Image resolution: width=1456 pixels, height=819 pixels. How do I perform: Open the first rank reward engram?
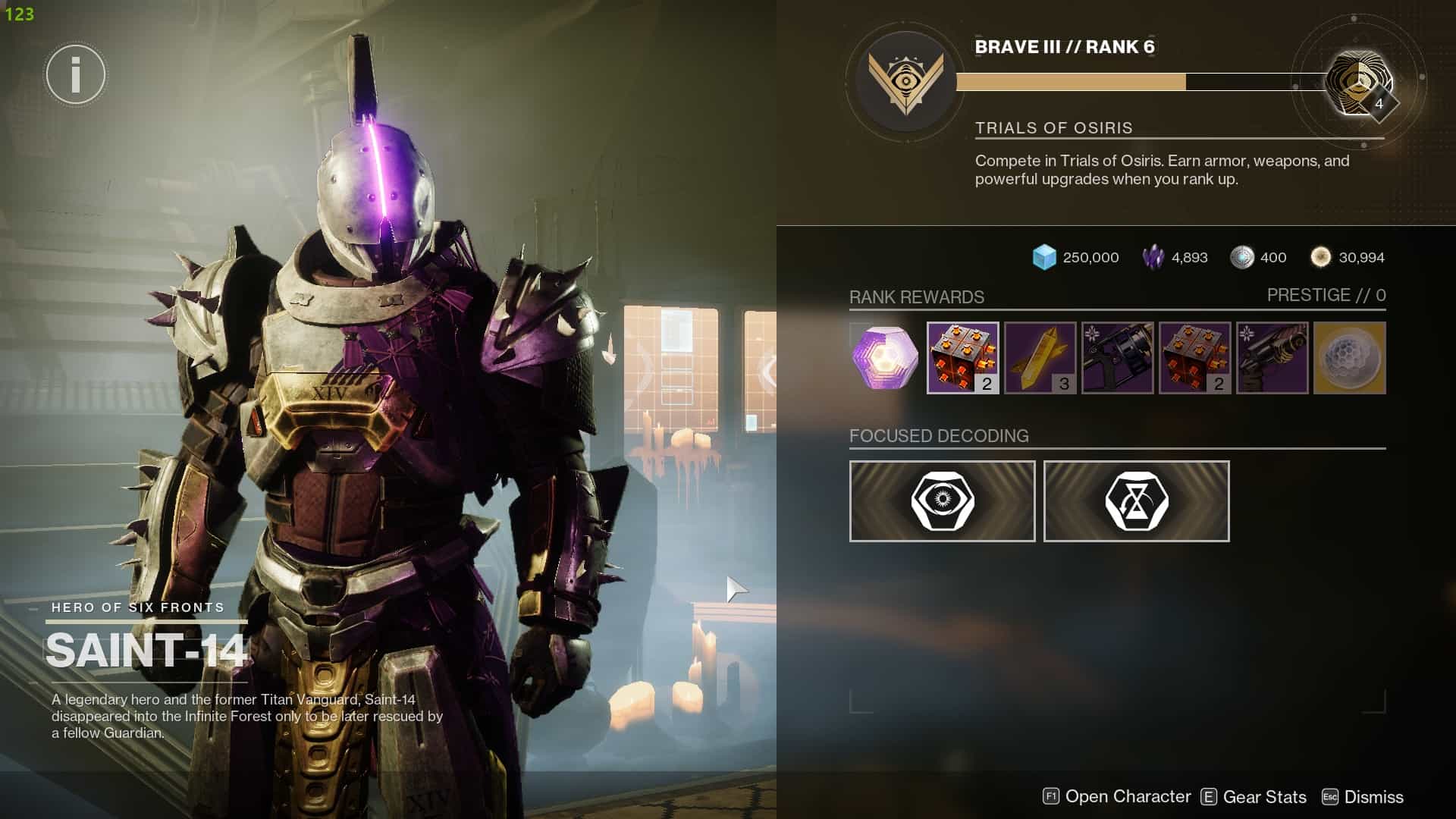(883, 358)
